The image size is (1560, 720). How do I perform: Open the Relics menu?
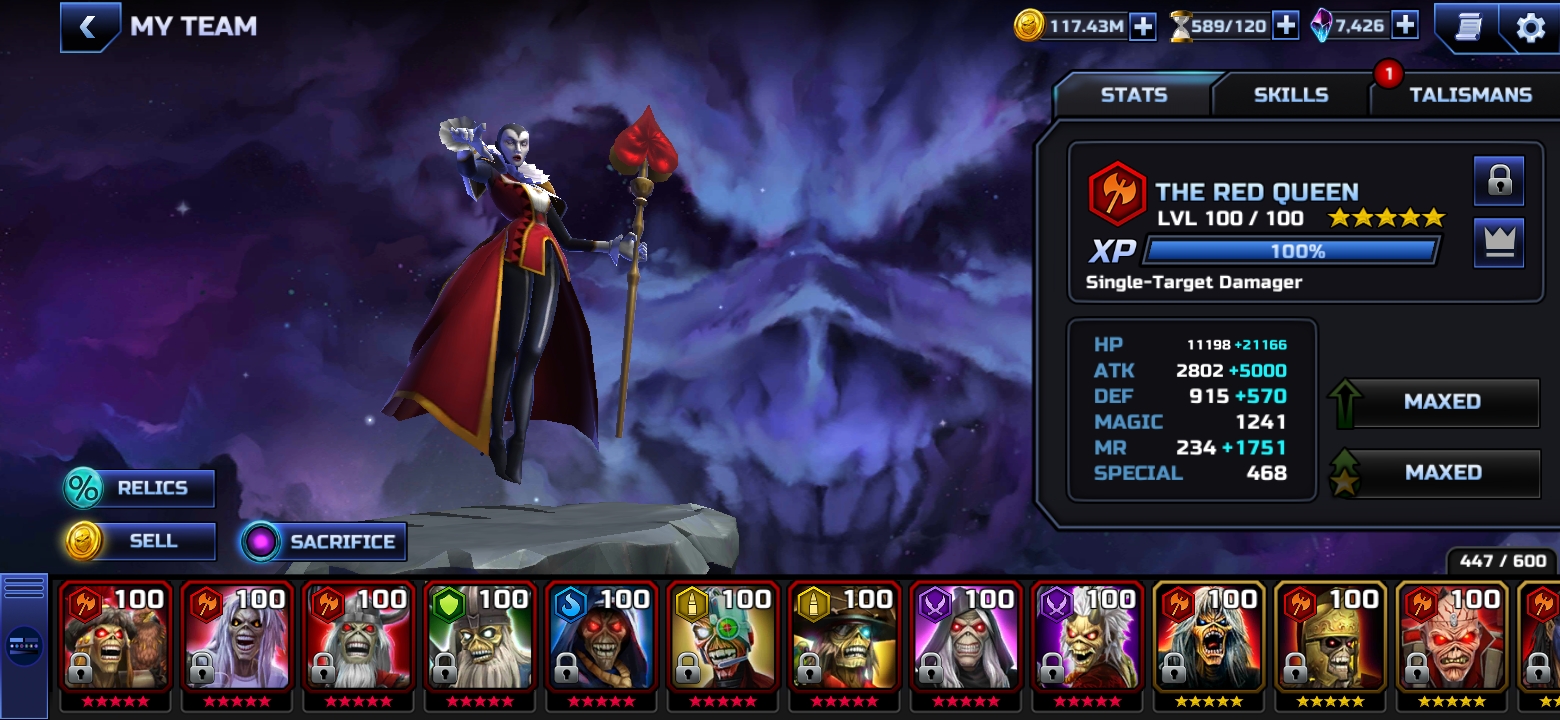click(140, 489)
